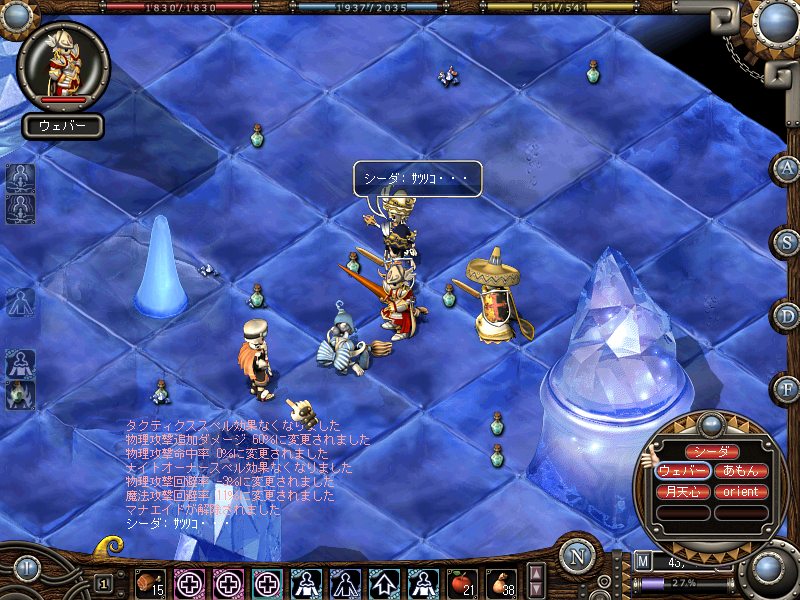Click the F side menu button
Image resolution: width=800 pixels, height=600 pixels.
tap(786, 387)
